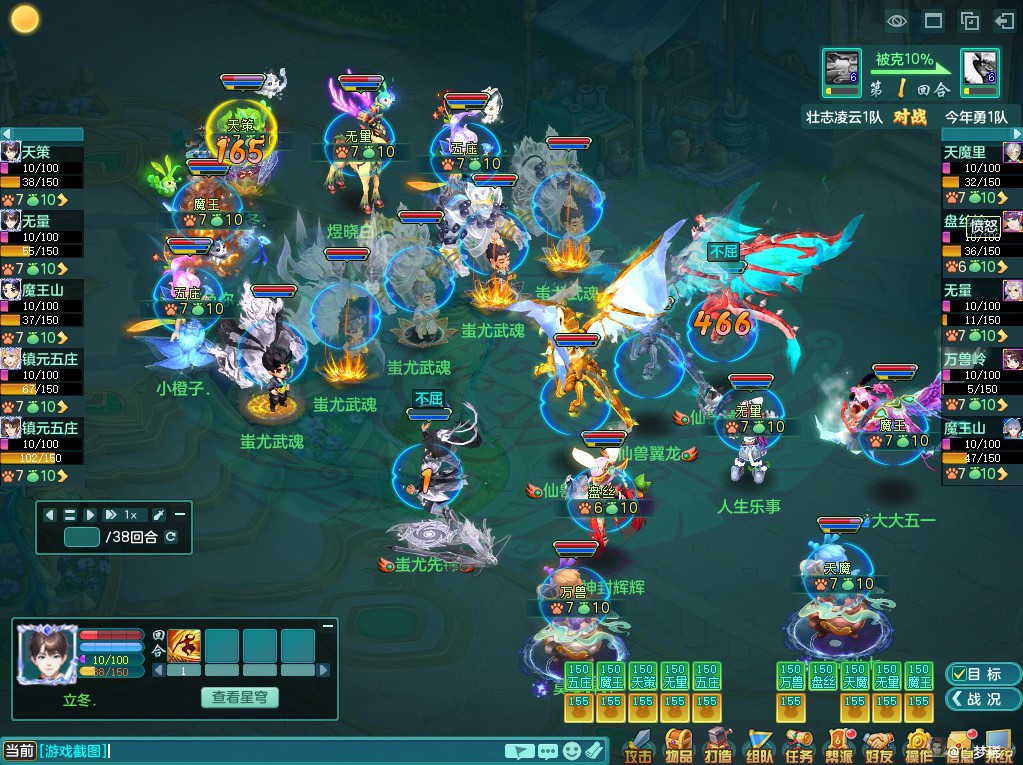Minimize the character skill panel
This screenshot has height=765, width=1023.
[327, 625]
